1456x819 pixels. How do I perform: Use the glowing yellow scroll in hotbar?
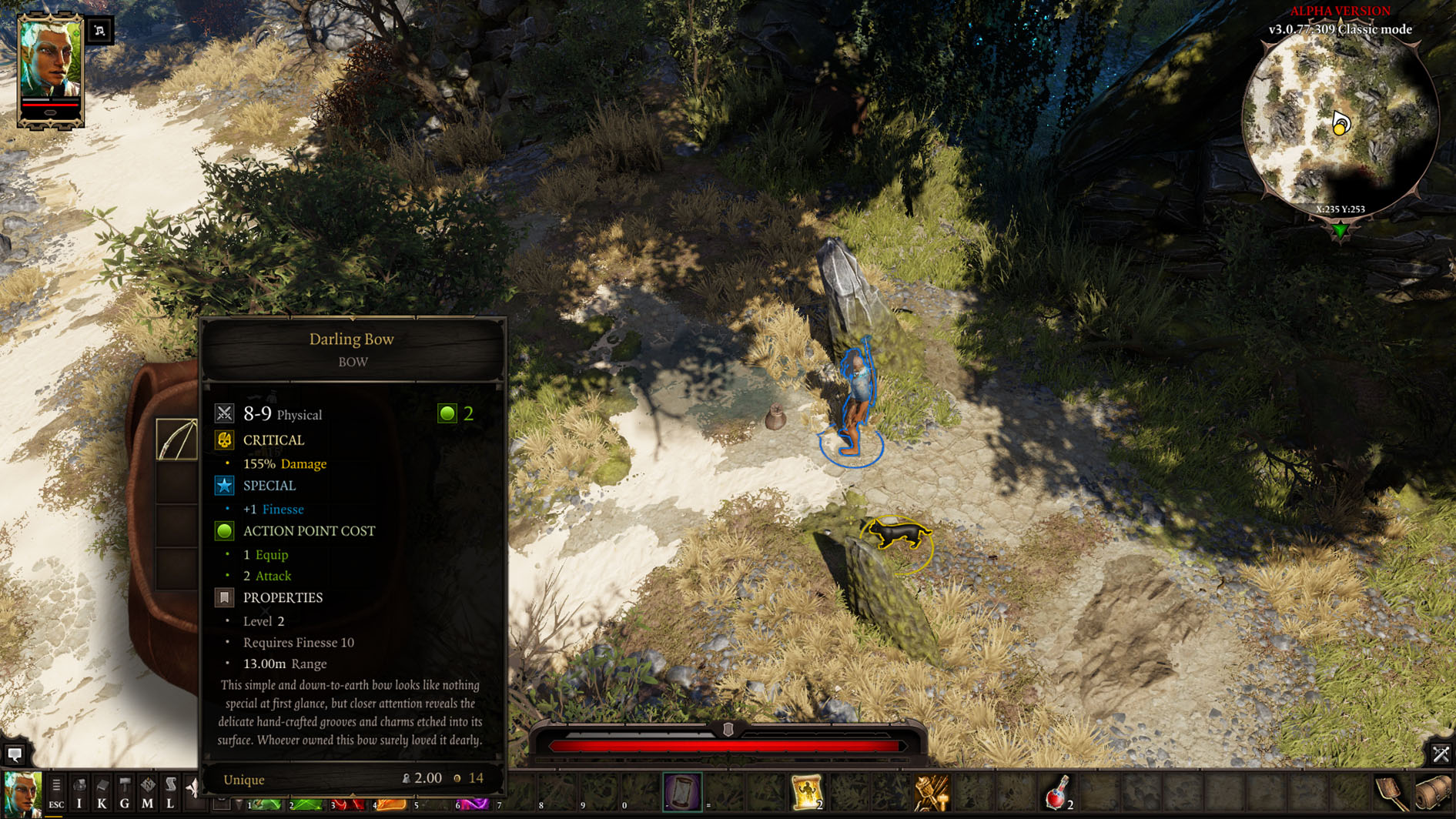click(x=806, y=793)
